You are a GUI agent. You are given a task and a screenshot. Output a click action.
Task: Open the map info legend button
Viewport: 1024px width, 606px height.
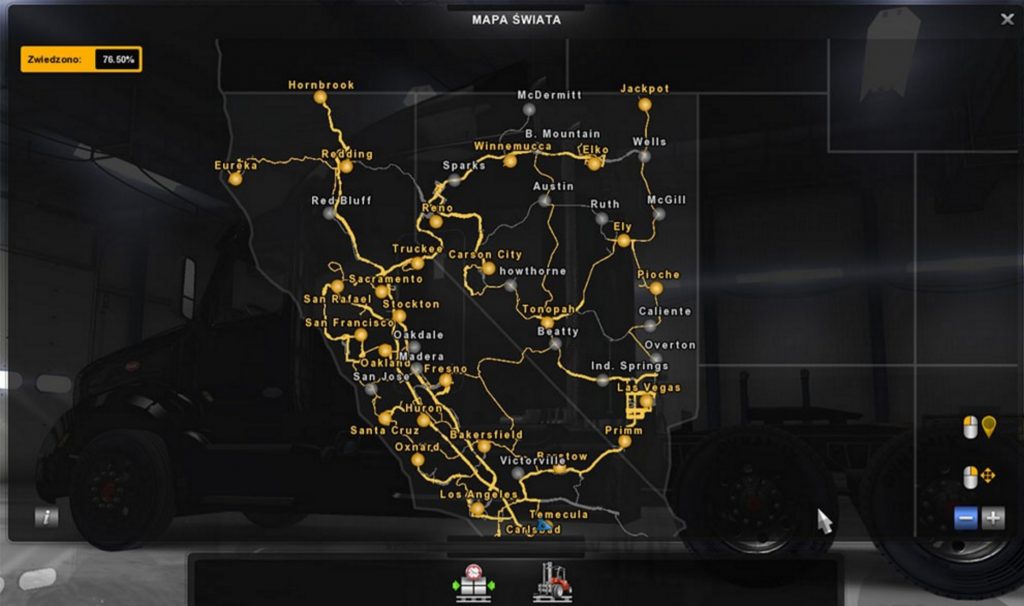coord(46,517)
